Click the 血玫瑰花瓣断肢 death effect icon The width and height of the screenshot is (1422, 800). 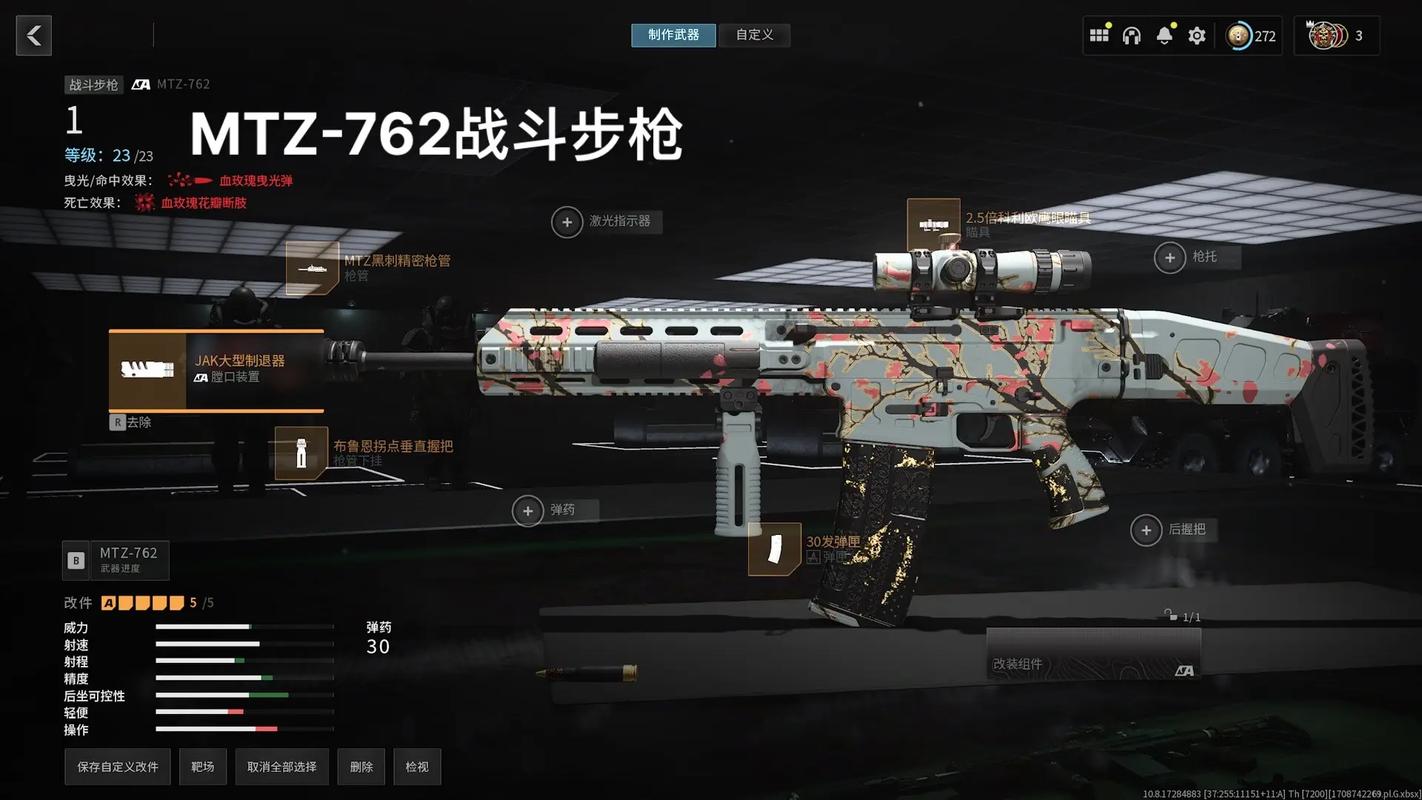click(145, 202)
